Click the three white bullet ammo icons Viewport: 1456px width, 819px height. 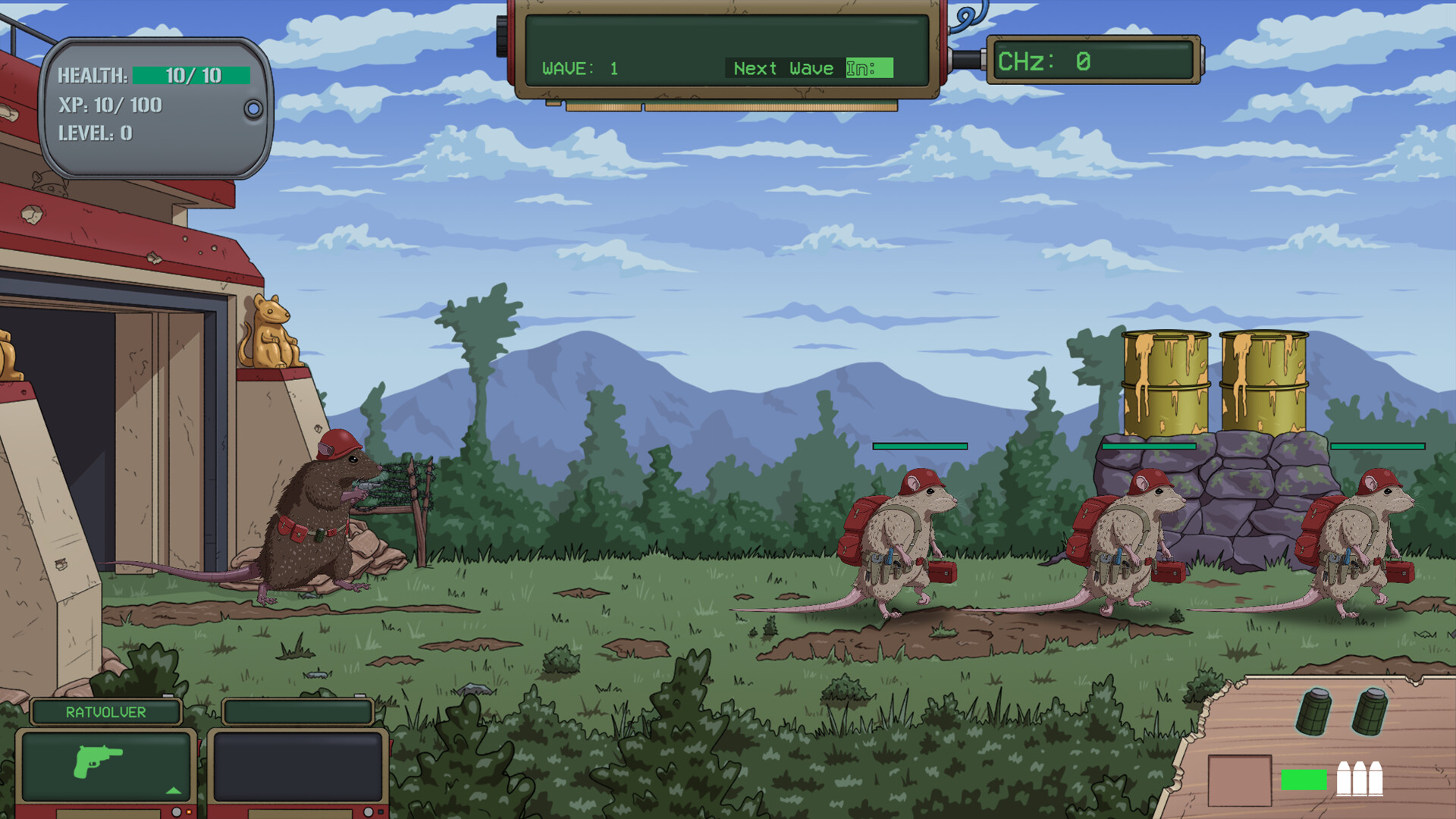click(x=1360, y=779)
